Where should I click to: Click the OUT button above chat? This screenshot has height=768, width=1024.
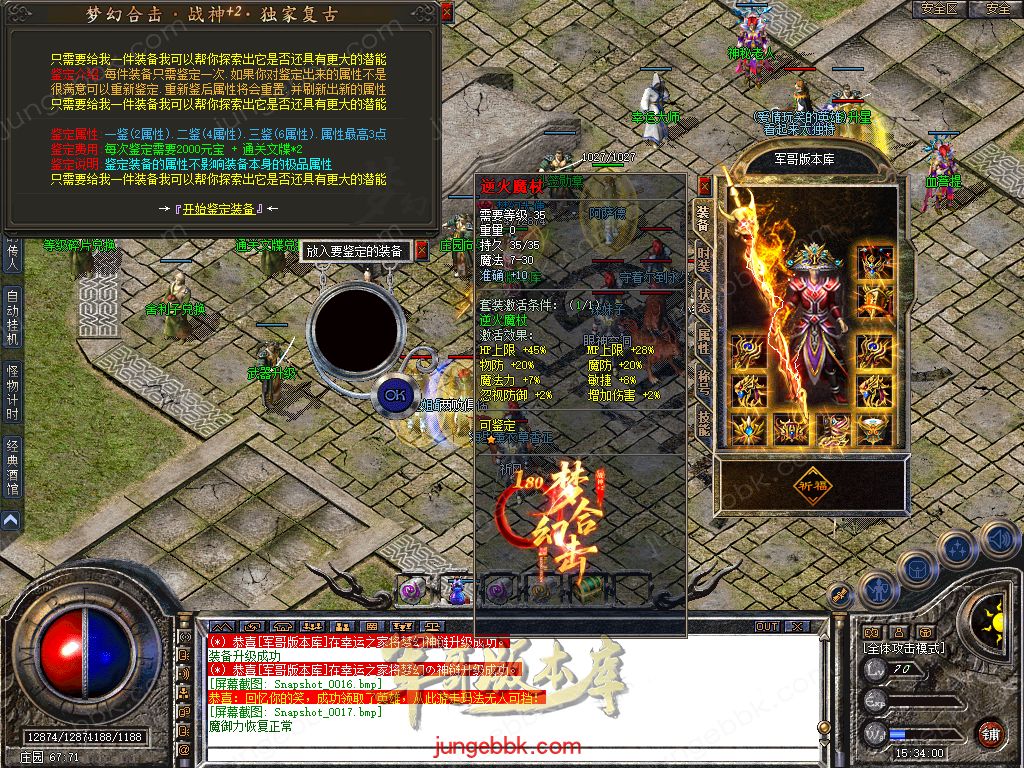pyautogui.click(x=767, y=626)
